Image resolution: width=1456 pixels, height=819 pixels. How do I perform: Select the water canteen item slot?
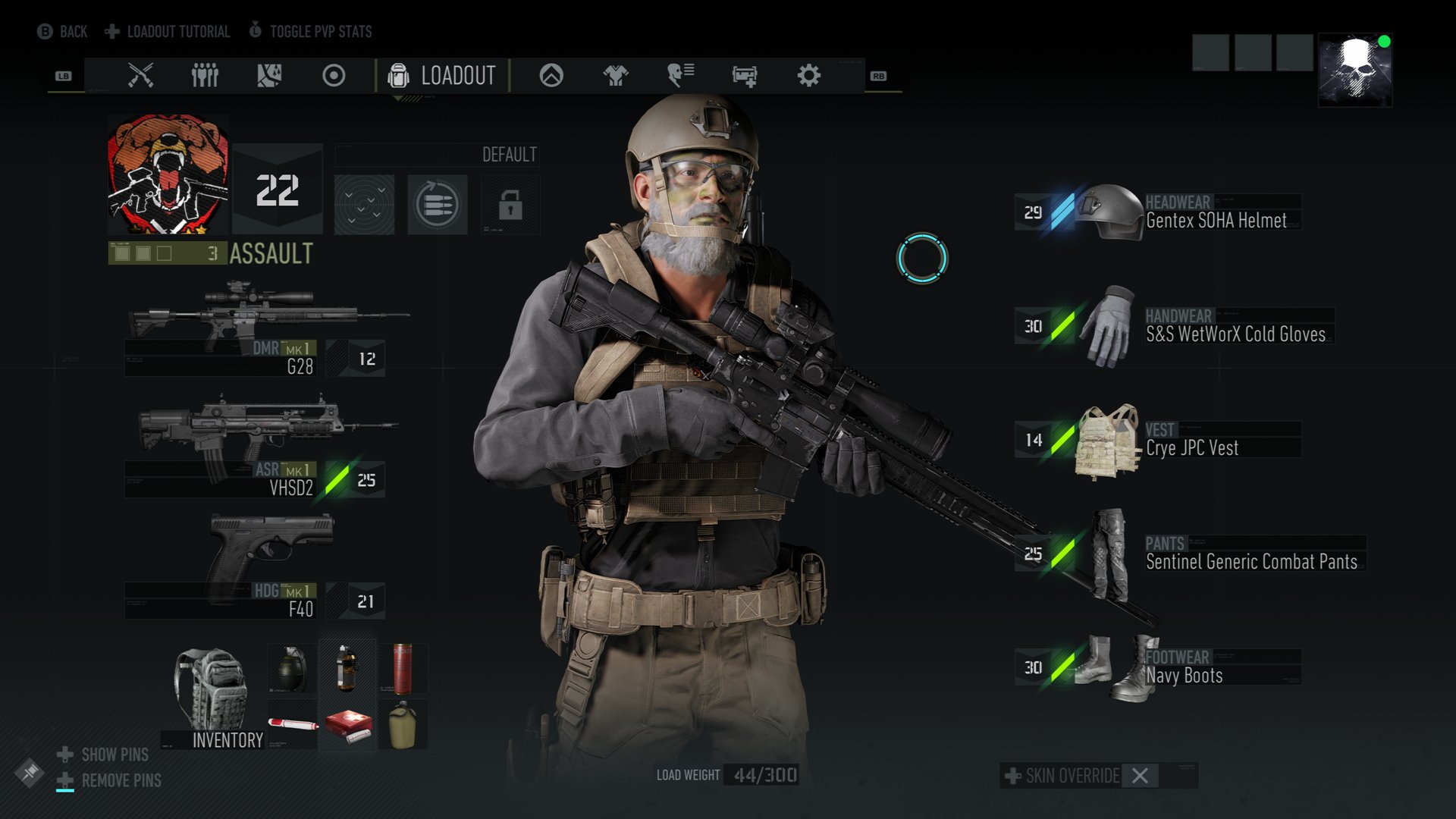[403, 725]
